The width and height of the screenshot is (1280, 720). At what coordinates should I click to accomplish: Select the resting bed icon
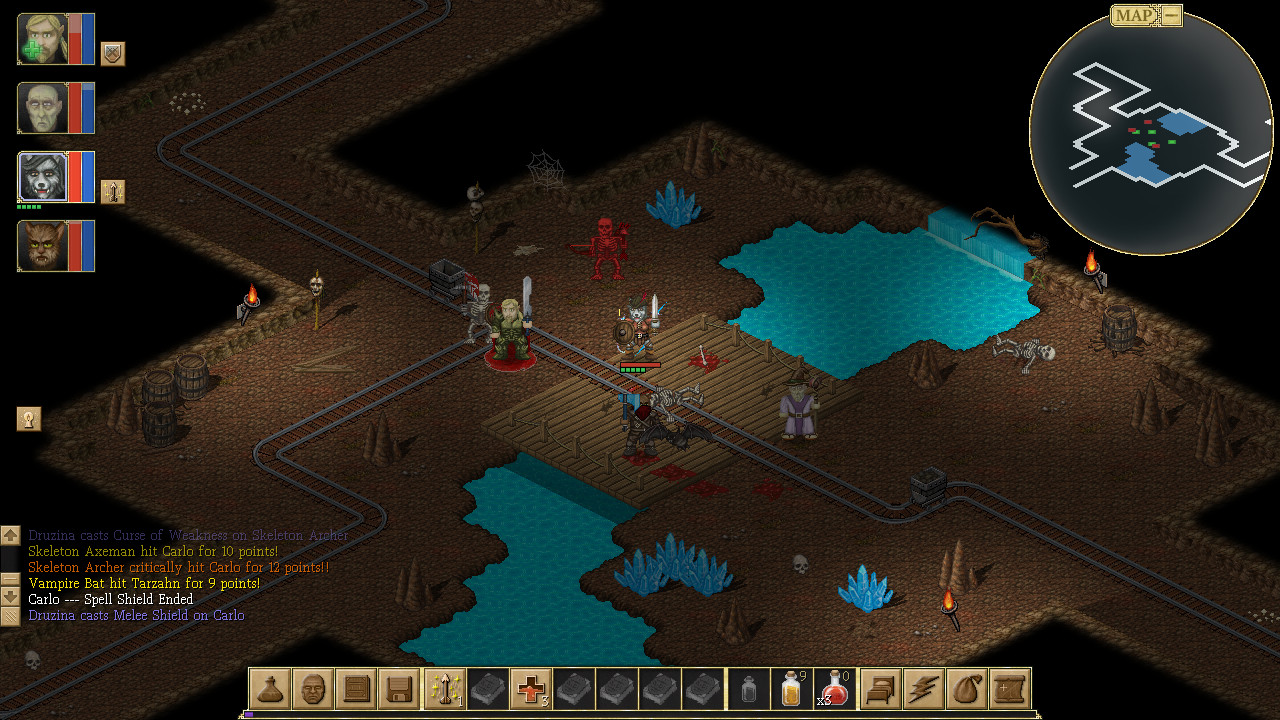[880, 689]
